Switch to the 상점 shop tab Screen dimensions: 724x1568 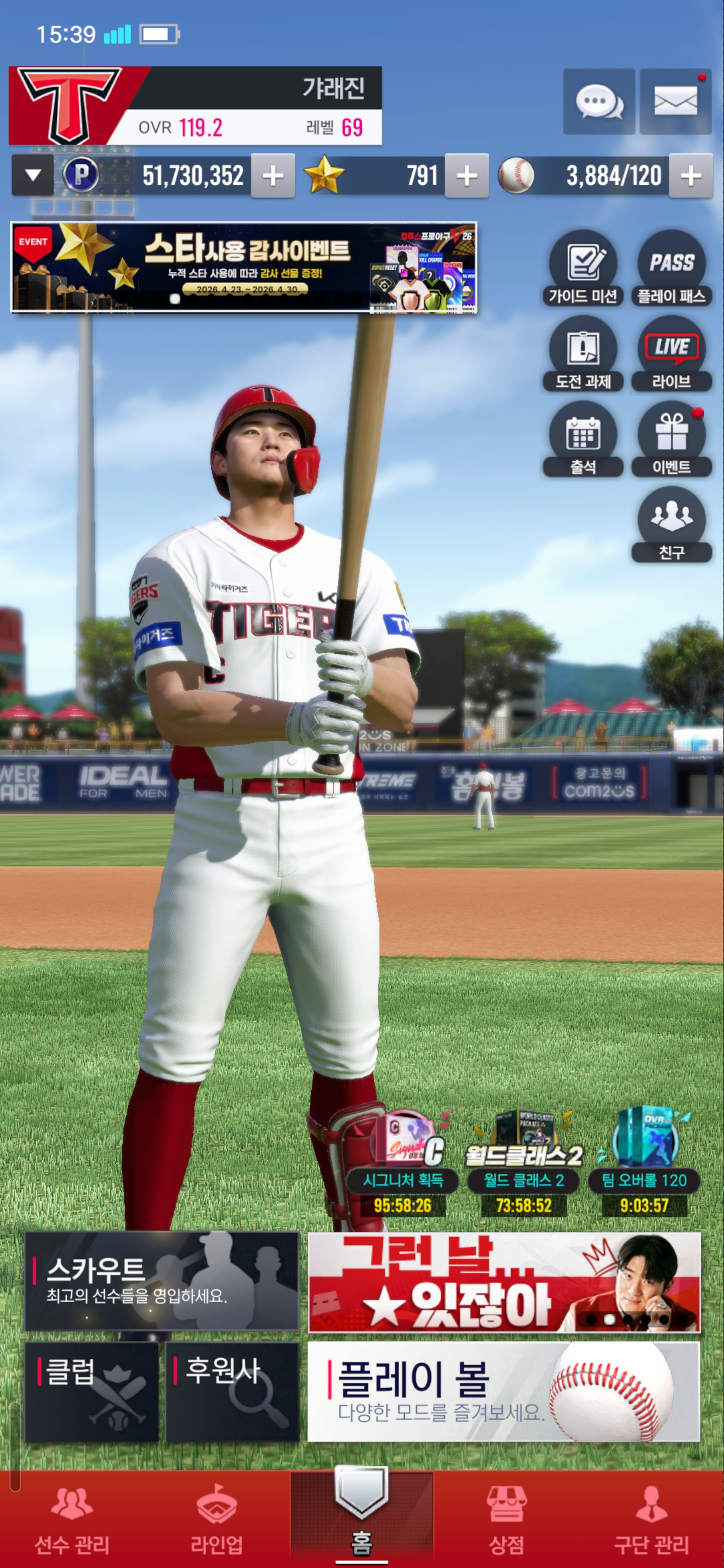506,1518
